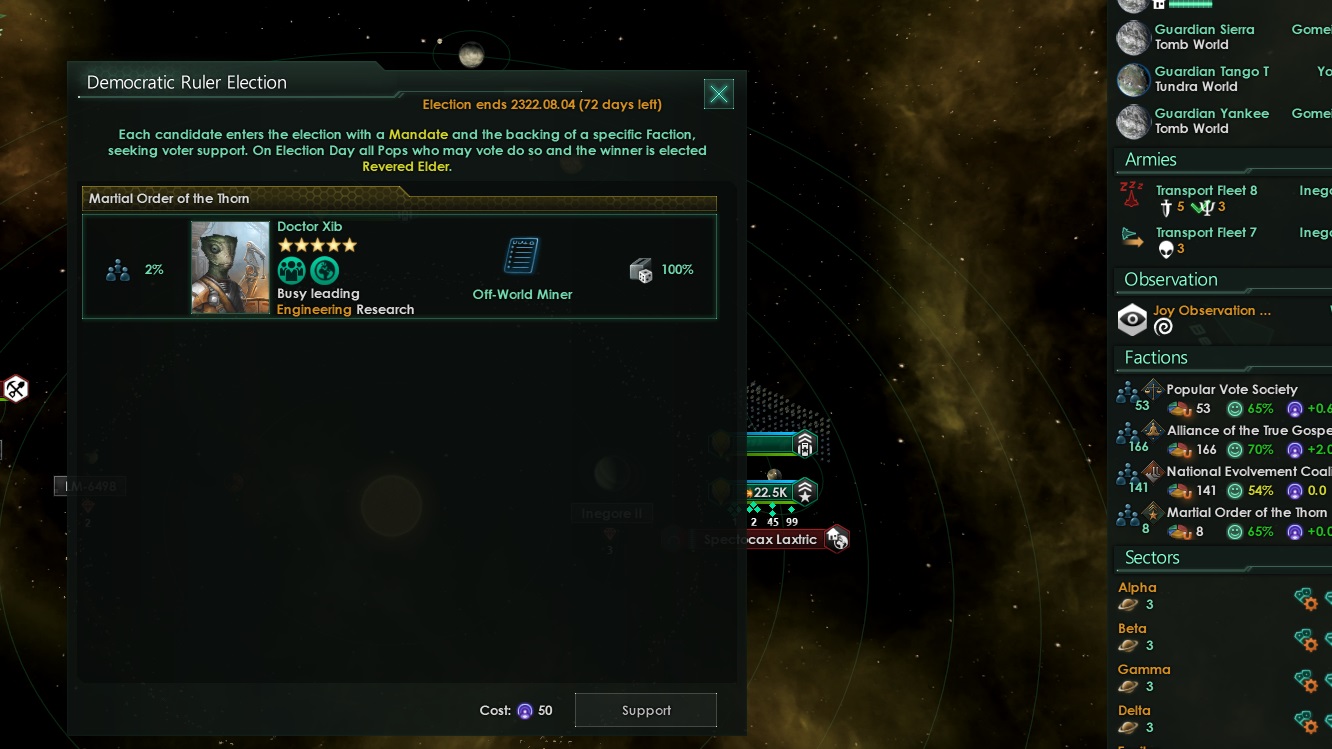1332x749 pixels.
Task: Select Guardian Tango T Tundra World entry
Action: [1211, 78]
